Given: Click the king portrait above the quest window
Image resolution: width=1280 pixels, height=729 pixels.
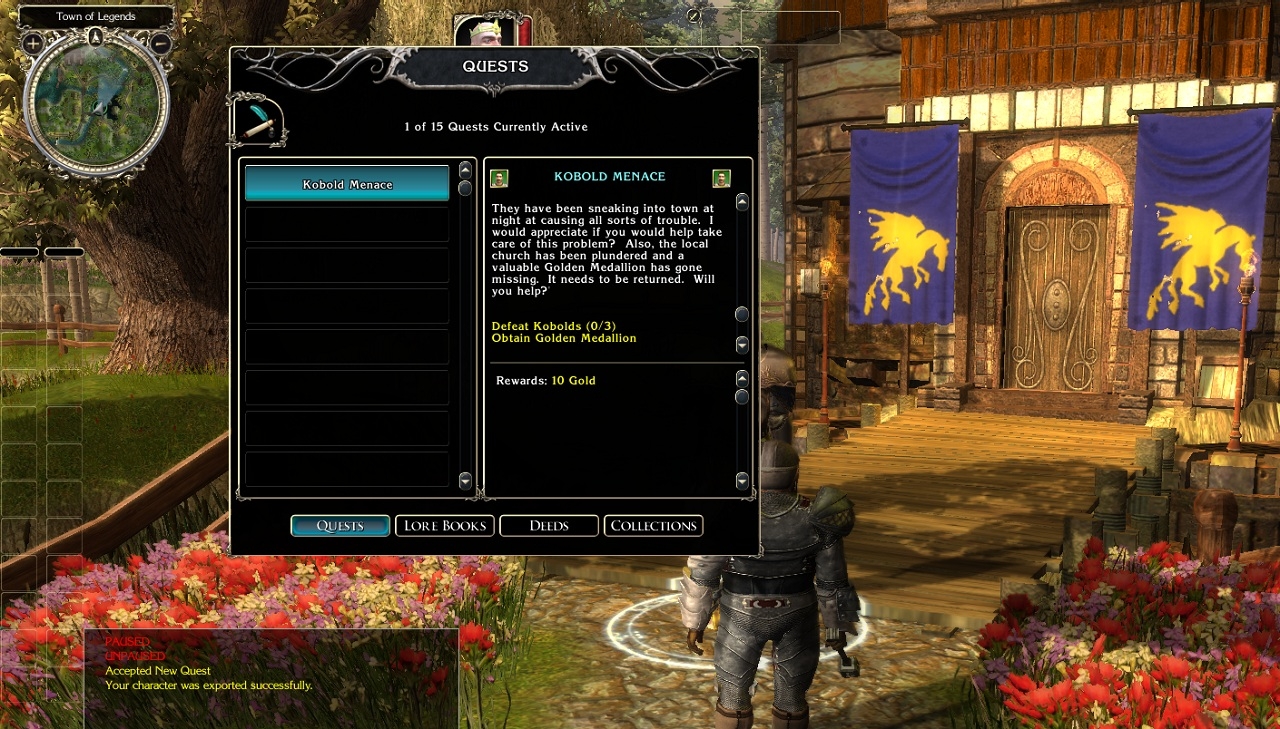Looking at the screenshot, I should click(x=486, y=31).
